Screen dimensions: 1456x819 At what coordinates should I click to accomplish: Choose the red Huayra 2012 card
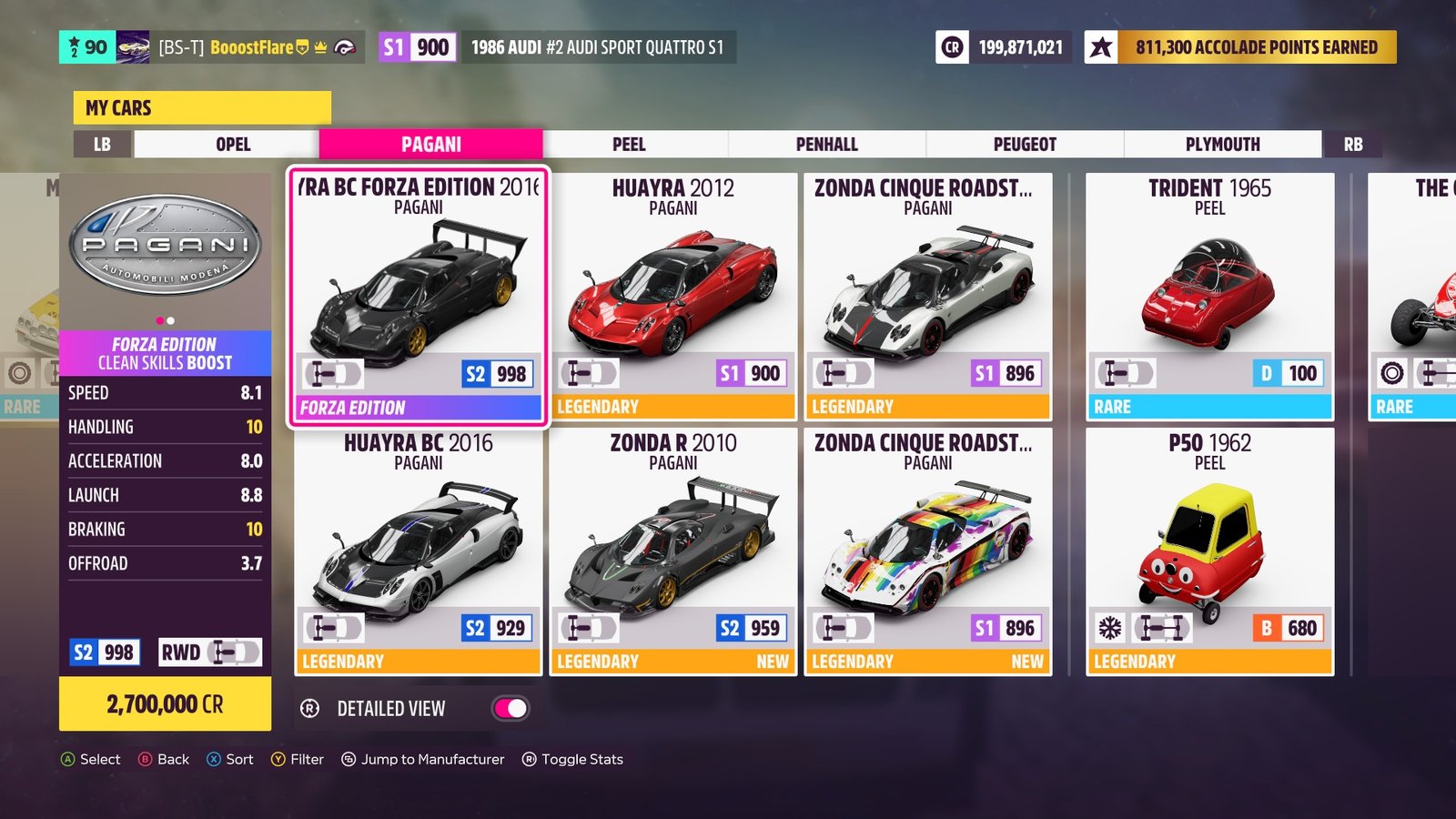click(673, 296)
